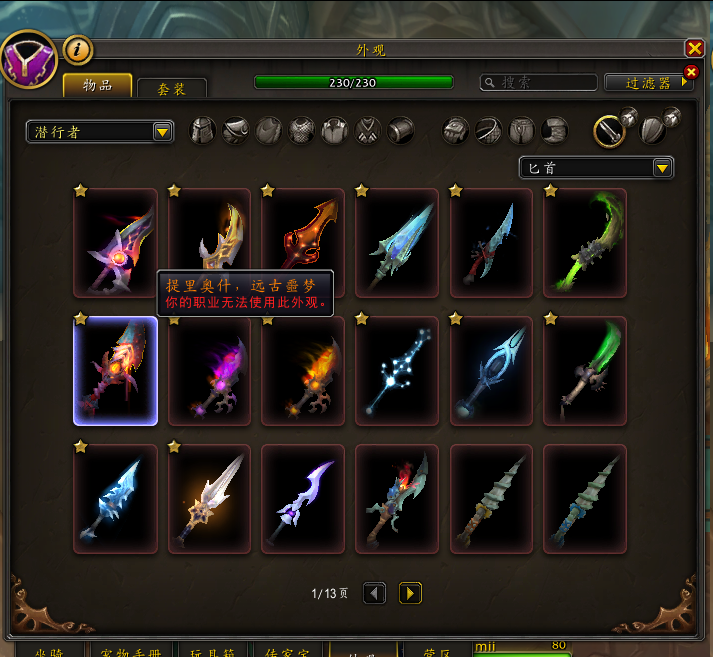Image resolution: width=713 pixels, height=657 pixels.
Task: Pick the pale purple crescent-blade dagger
Action: point(303,499)
